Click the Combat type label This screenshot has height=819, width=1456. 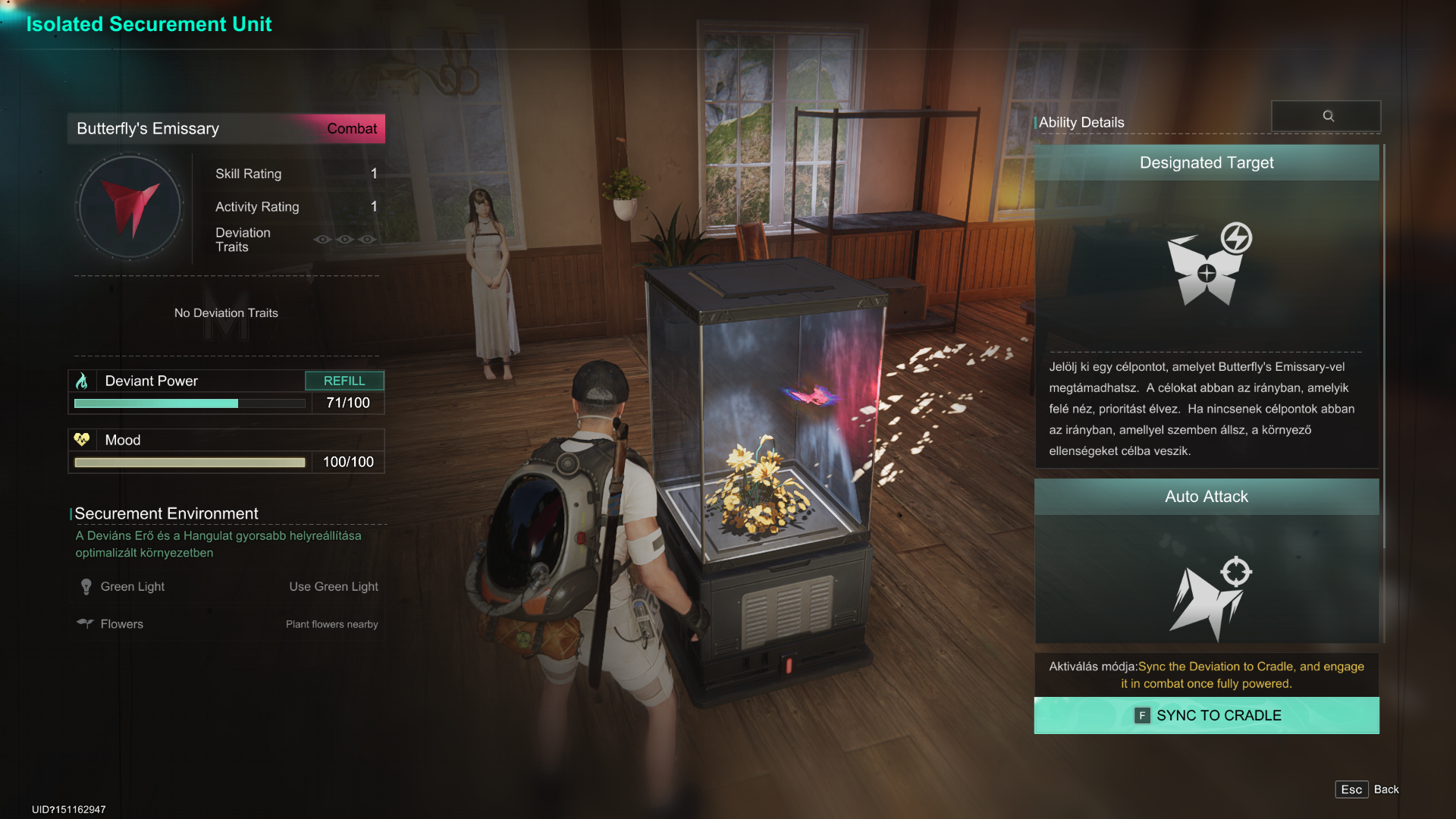pyautogui.click(x=351, y=129)
